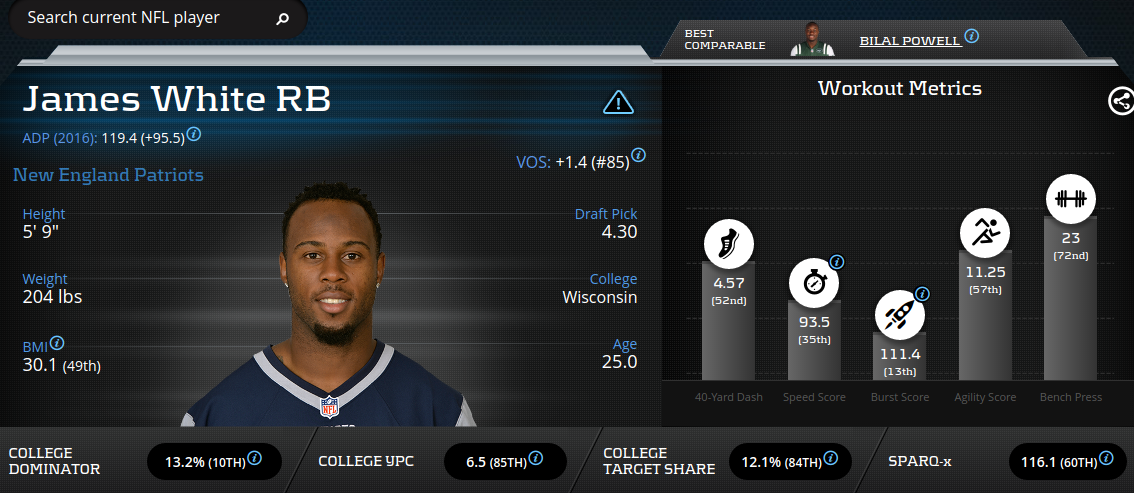The width and height of the screenshot is (1134, 493).
Task: Open the SPARQ-x info icon
Action: (x=1105, y=459)
